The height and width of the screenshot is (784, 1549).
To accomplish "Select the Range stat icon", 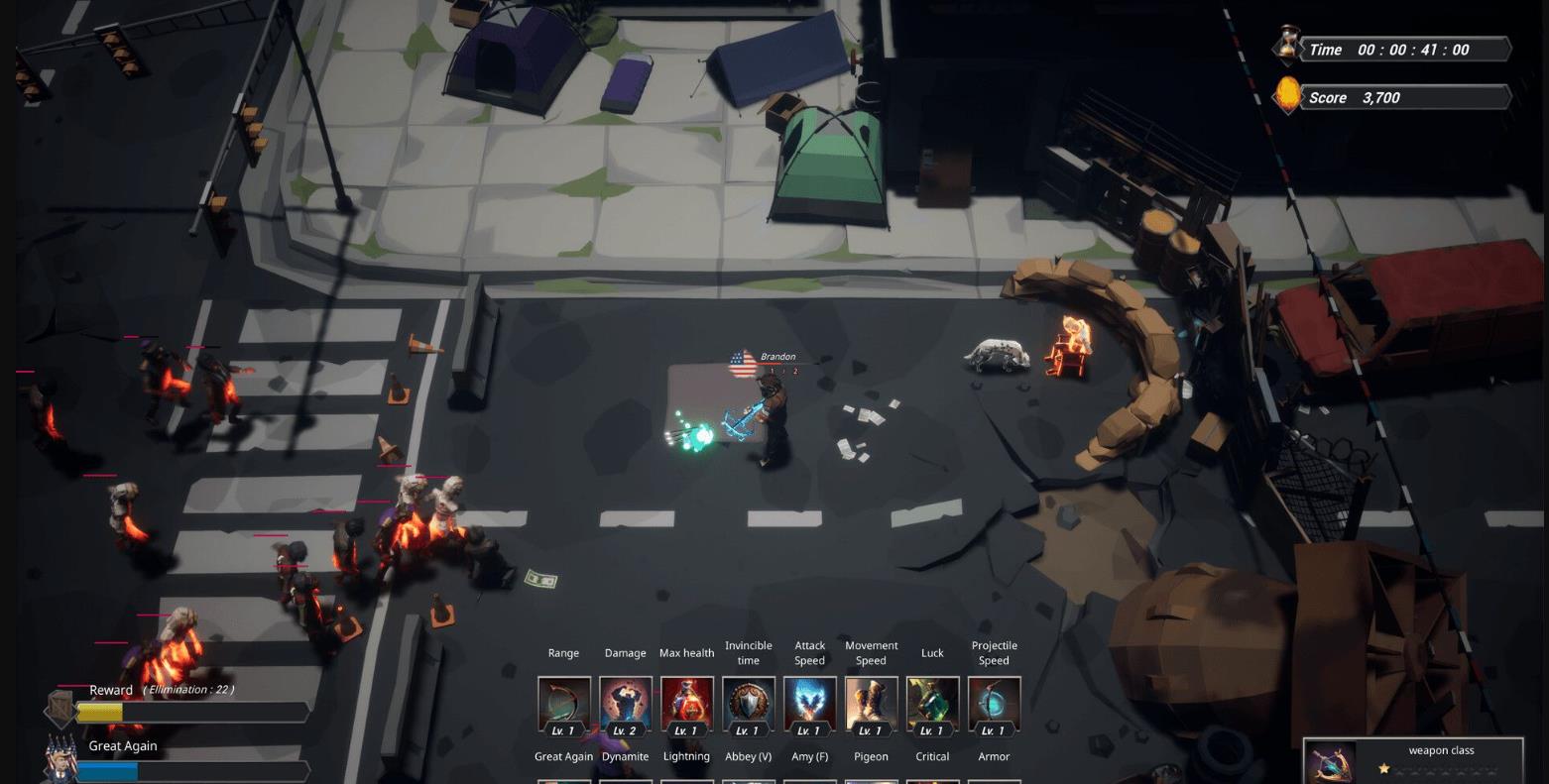I will [563, 705].
